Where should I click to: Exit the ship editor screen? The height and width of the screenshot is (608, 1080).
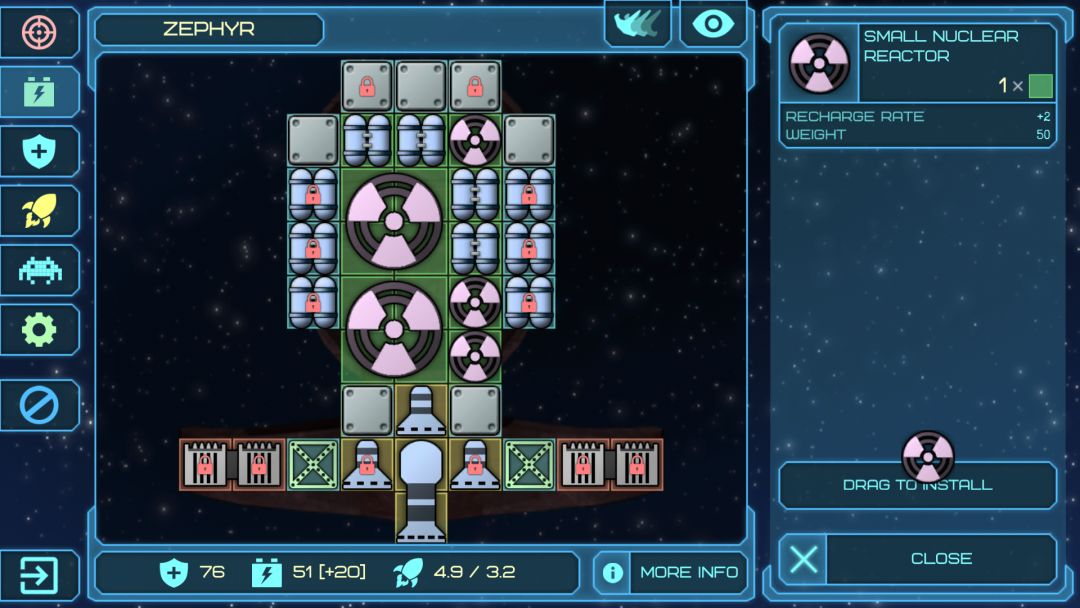pyautogui.click(x=40, y=576)
